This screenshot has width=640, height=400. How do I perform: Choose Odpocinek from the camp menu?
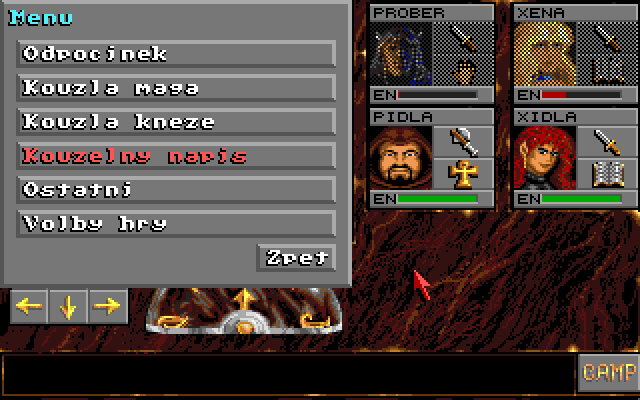pos(176,54)
